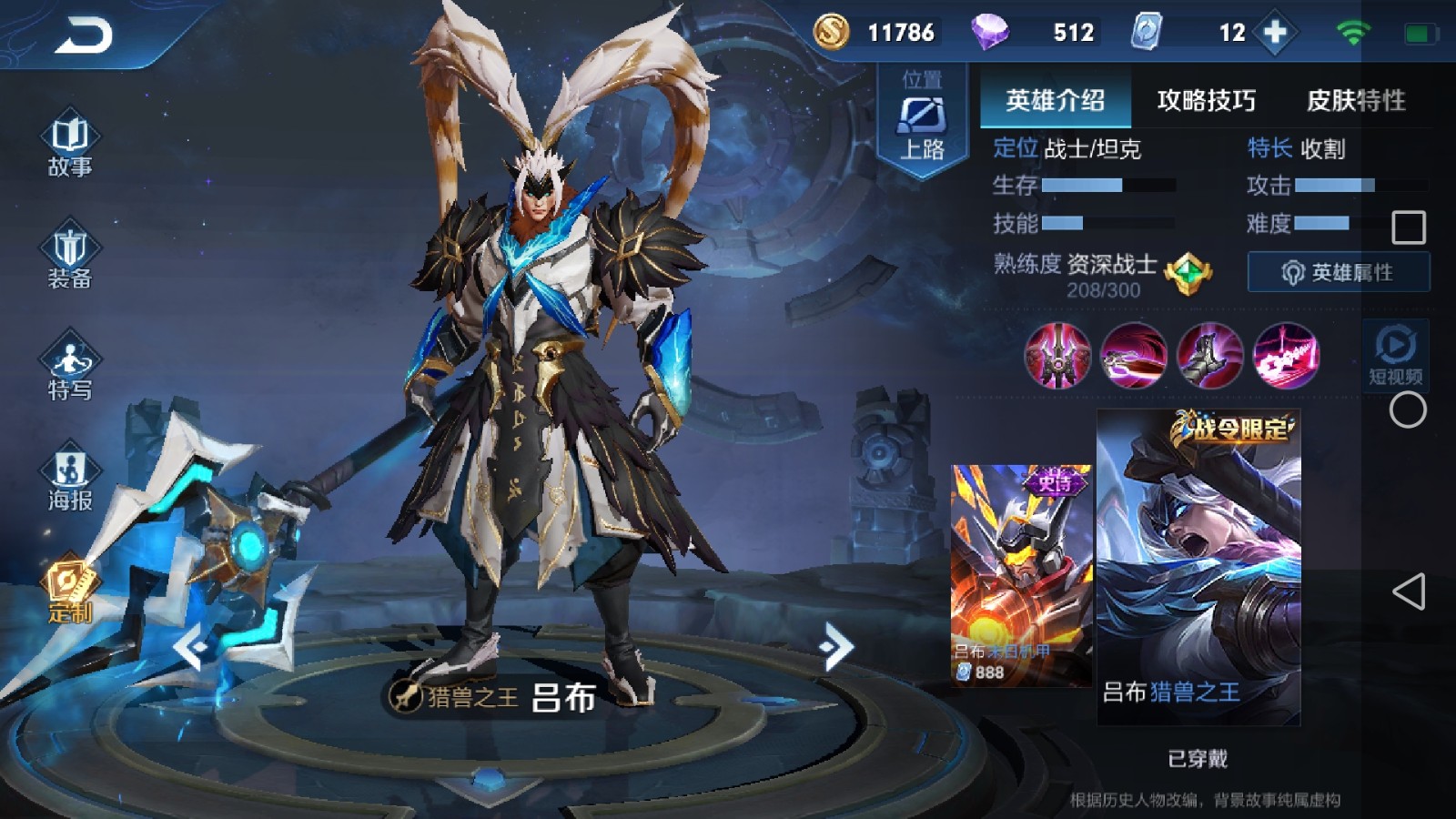Show the next hero with the right arrow
1456x819 pixels.
point(835,646)
